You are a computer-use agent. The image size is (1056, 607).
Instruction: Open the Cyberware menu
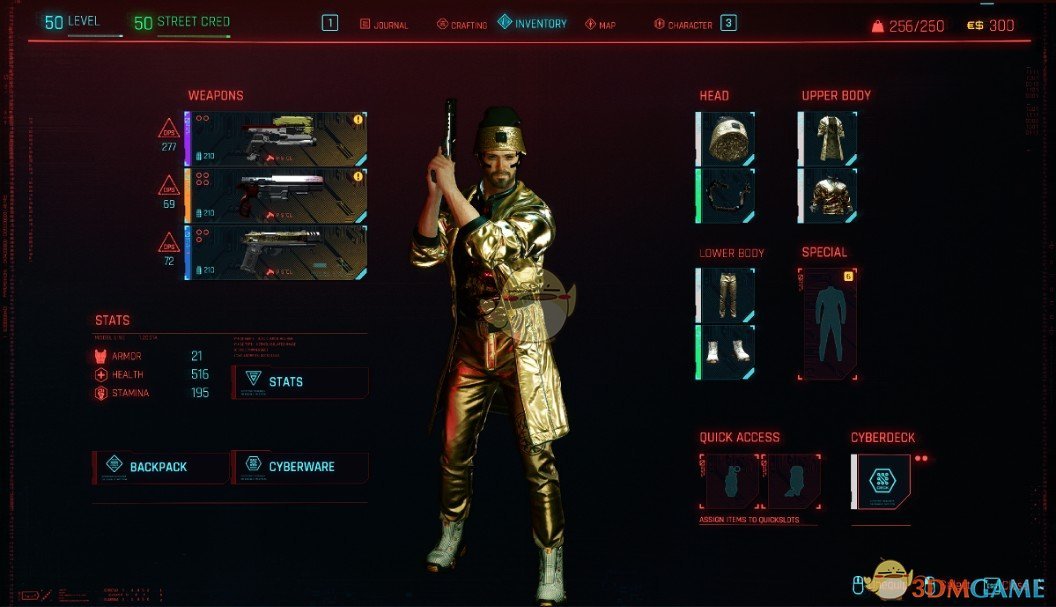[x=300, y=467]
